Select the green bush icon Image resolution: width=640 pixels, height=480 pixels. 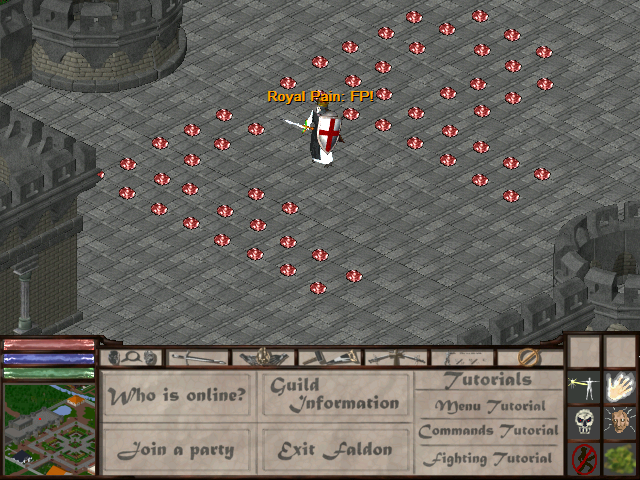(x=620, y=458)
